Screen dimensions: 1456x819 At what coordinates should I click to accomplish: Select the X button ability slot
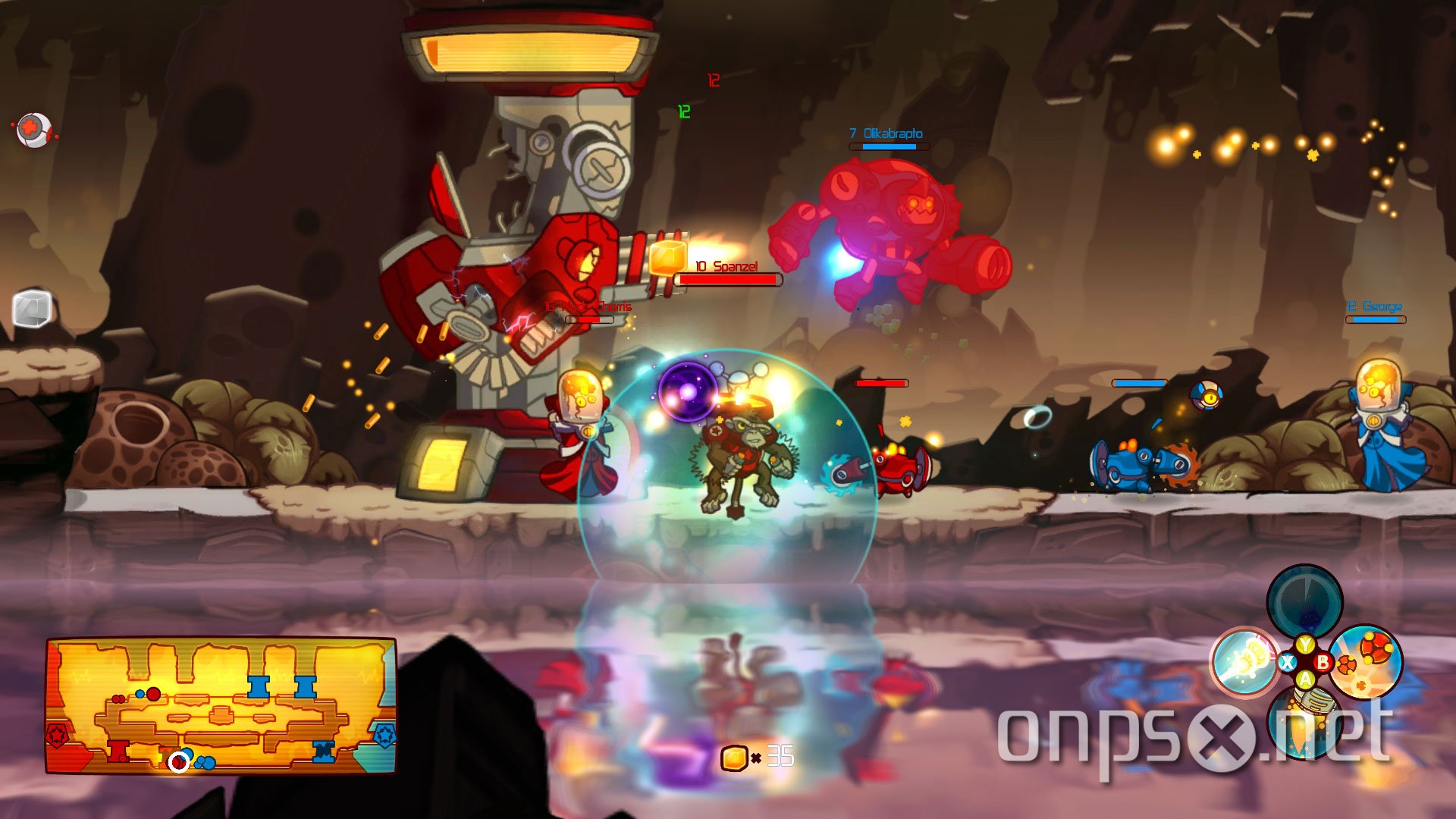1288,662
